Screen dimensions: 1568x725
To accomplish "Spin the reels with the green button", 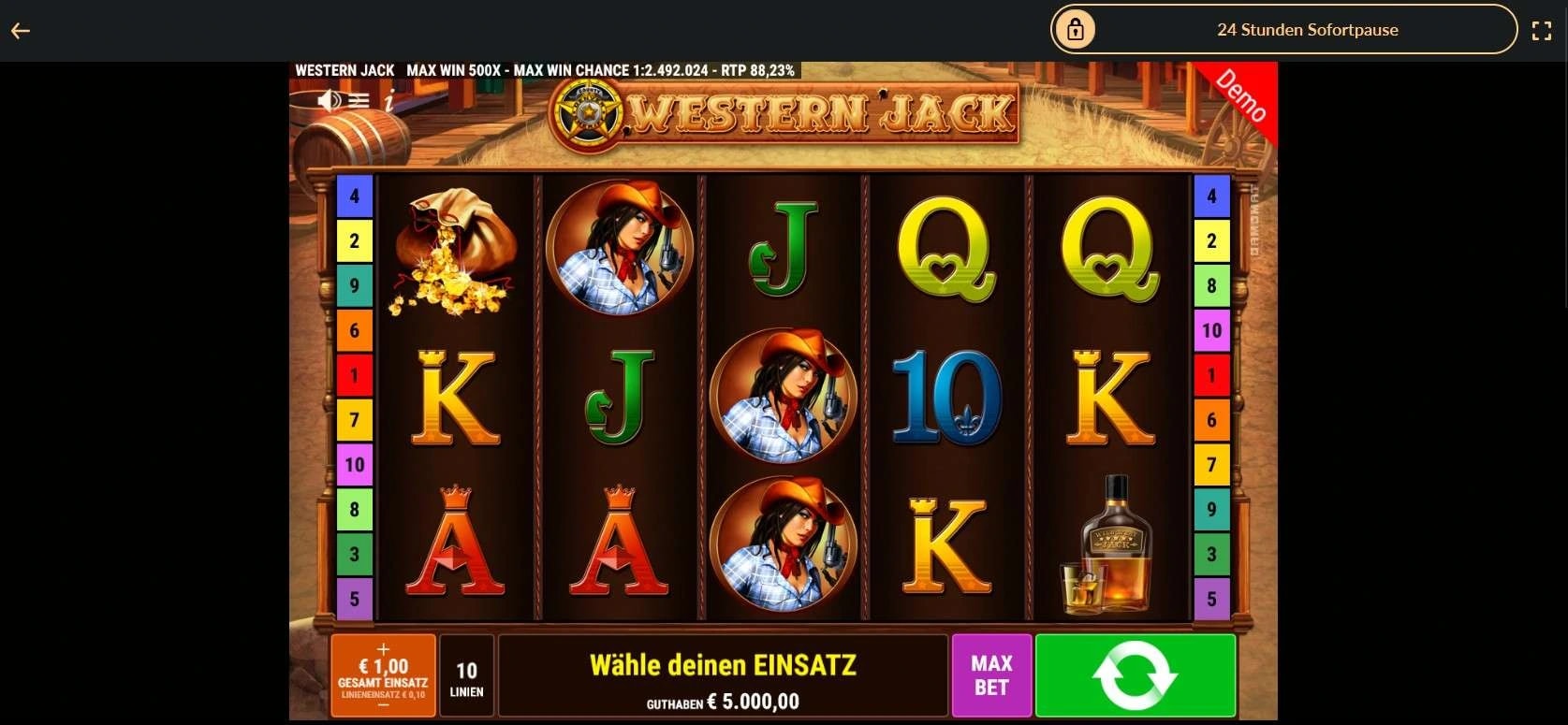I will (1136, 675).
